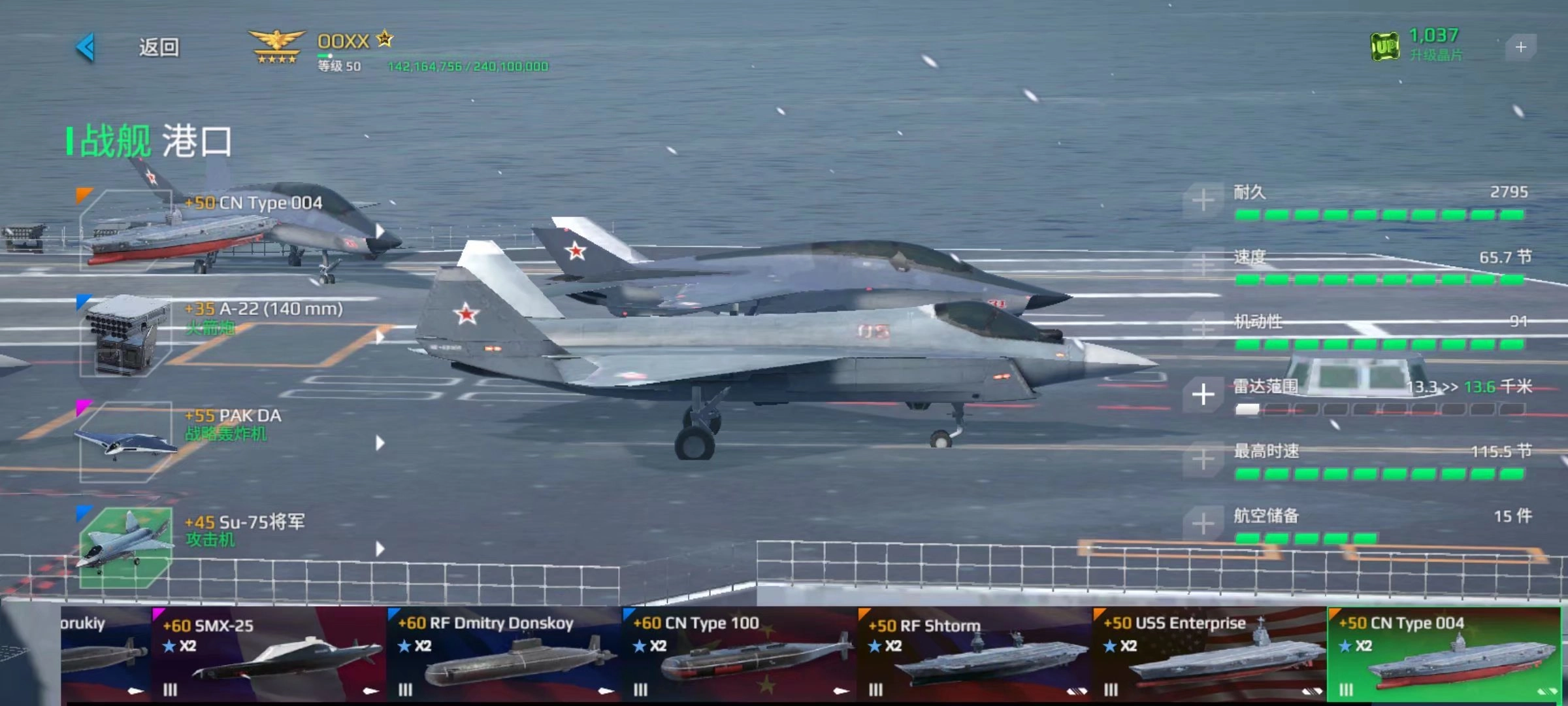Pick the RF Dmitry Donskoy ship card
The image size is (1568, 706).
click(x=503, y=654)
